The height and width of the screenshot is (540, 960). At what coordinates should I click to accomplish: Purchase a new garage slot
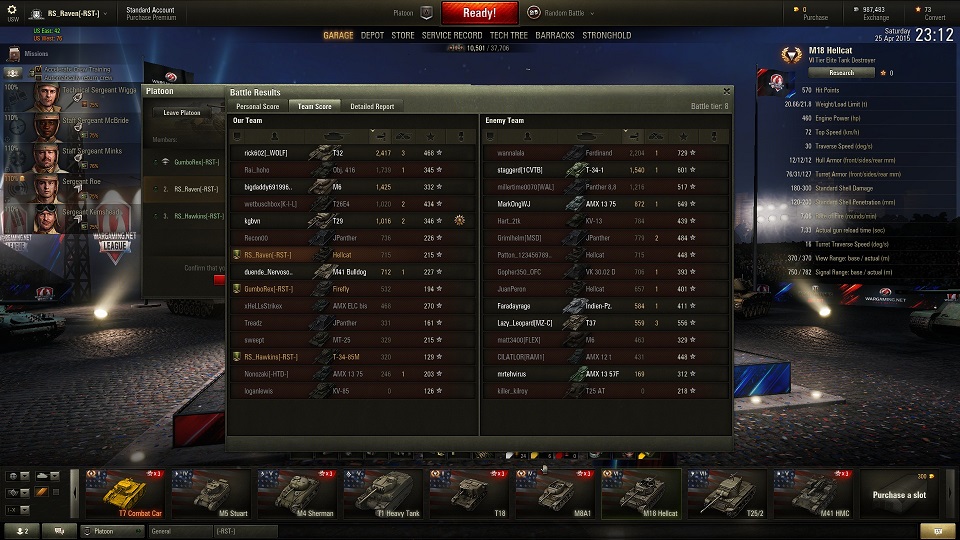coord(899,494)
